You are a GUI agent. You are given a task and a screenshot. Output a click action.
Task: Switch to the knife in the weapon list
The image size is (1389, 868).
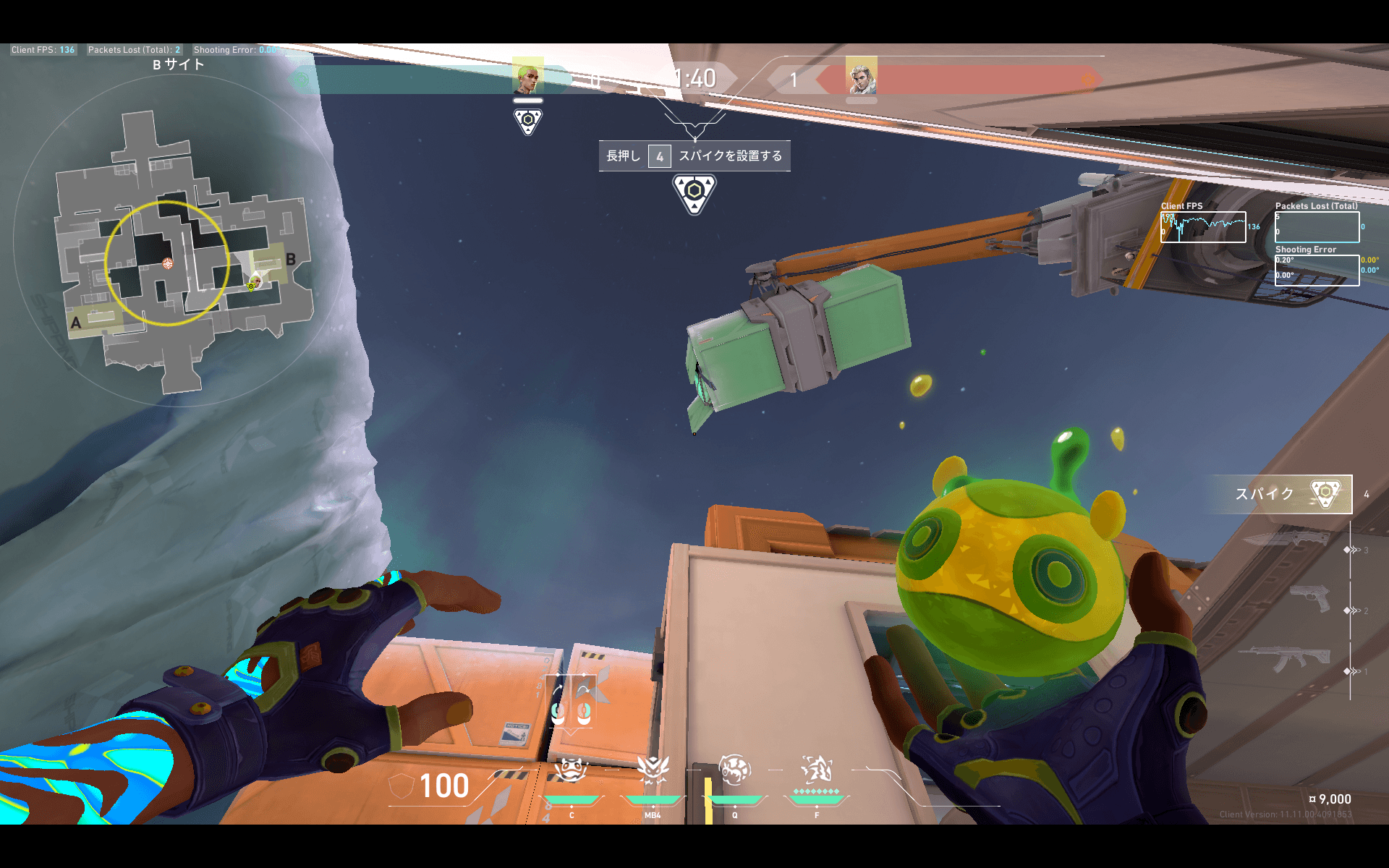(x=1286, y=539)
